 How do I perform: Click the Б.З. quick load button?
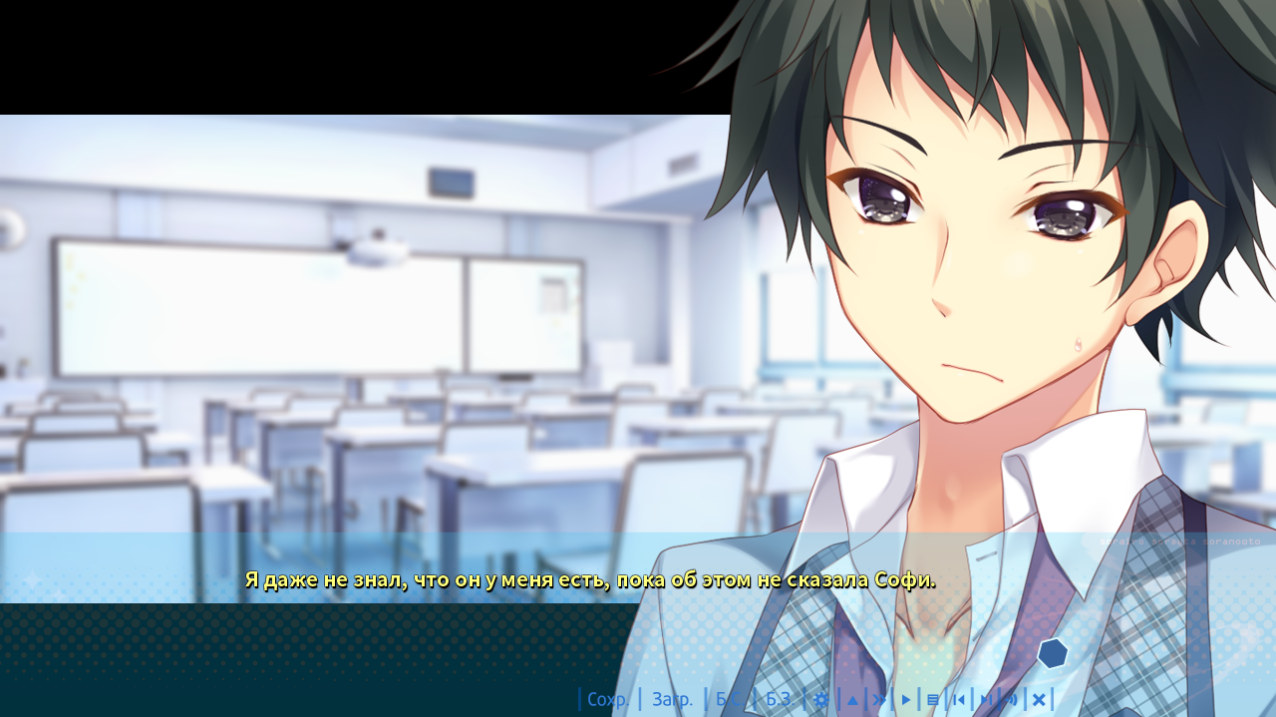point(779,699)
